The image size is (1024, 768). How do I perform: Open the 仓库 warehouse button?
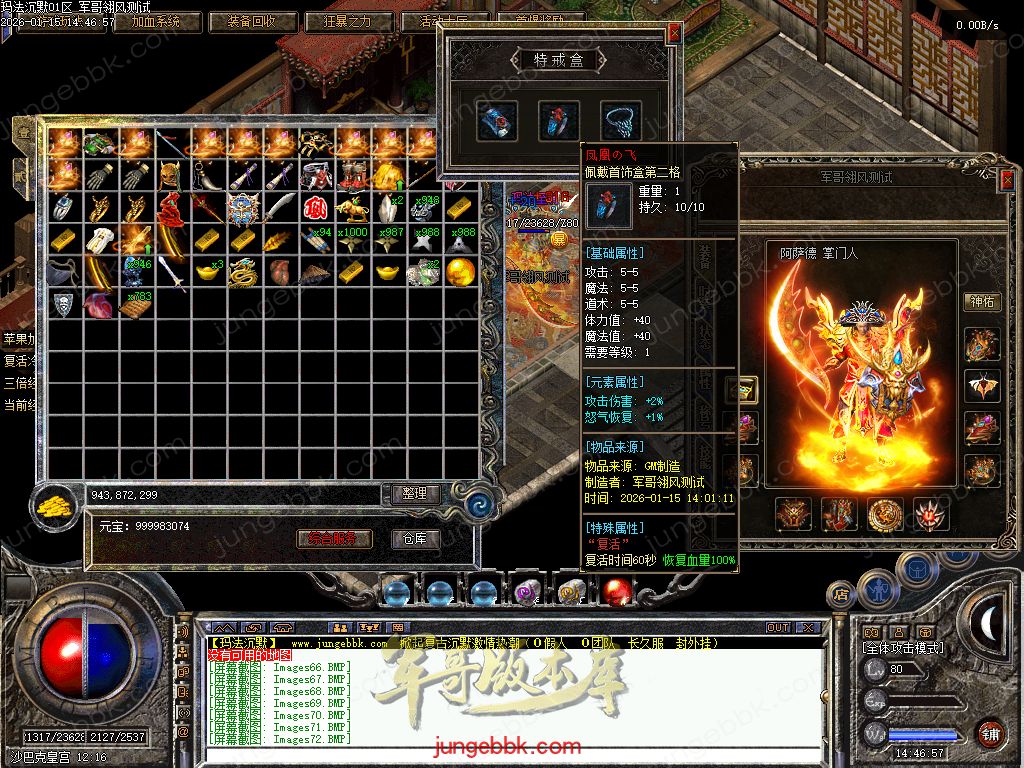[414, 539]
